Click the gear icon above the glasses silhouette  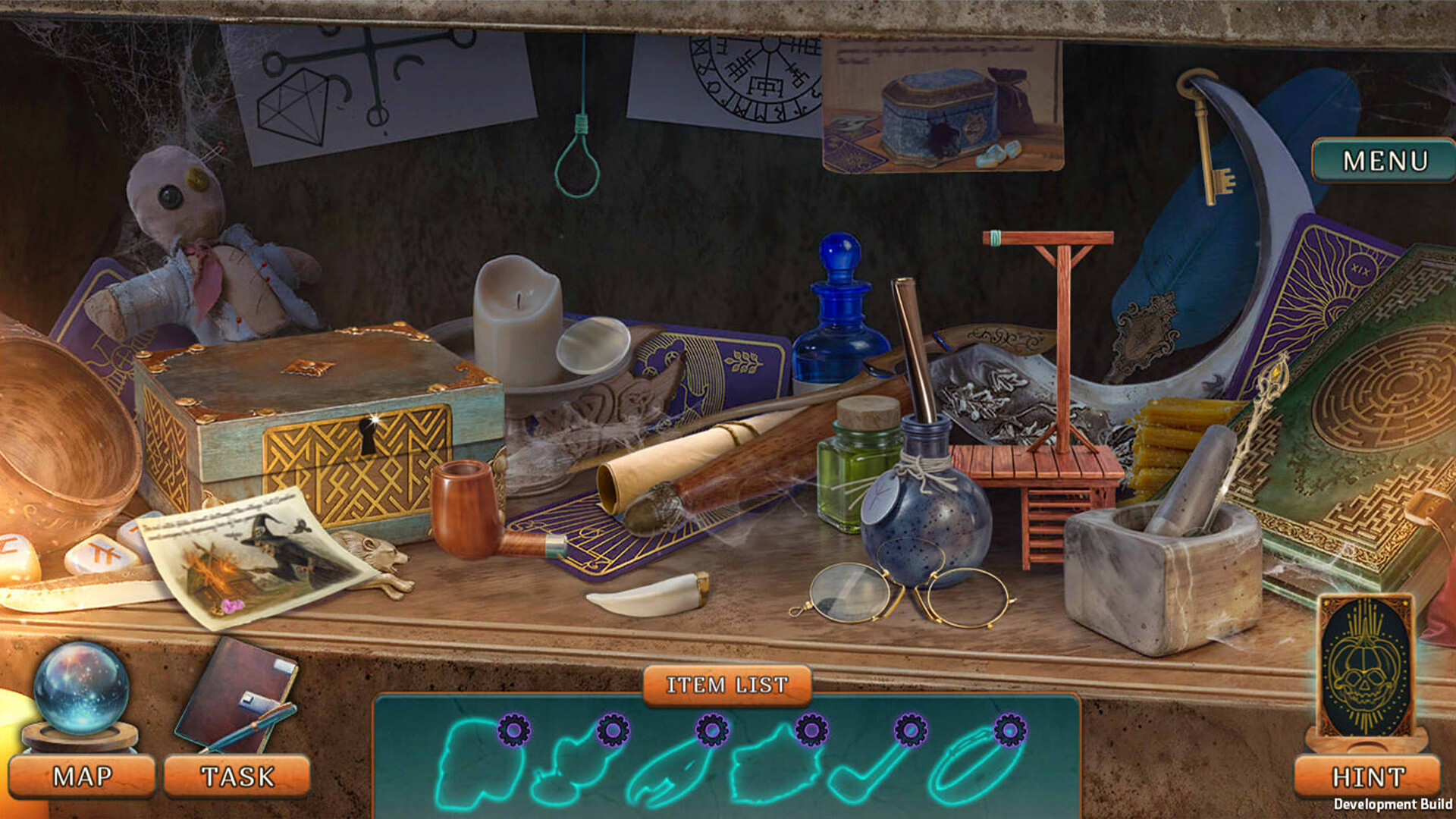pos(1008,733)
